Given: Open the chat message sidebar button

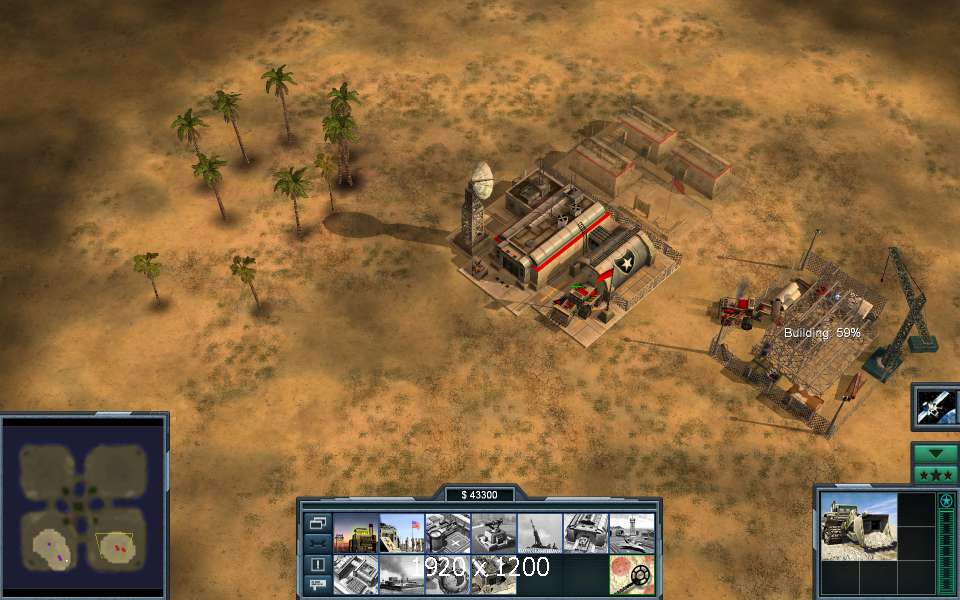Looking at the screenshot, I should 317,583.
